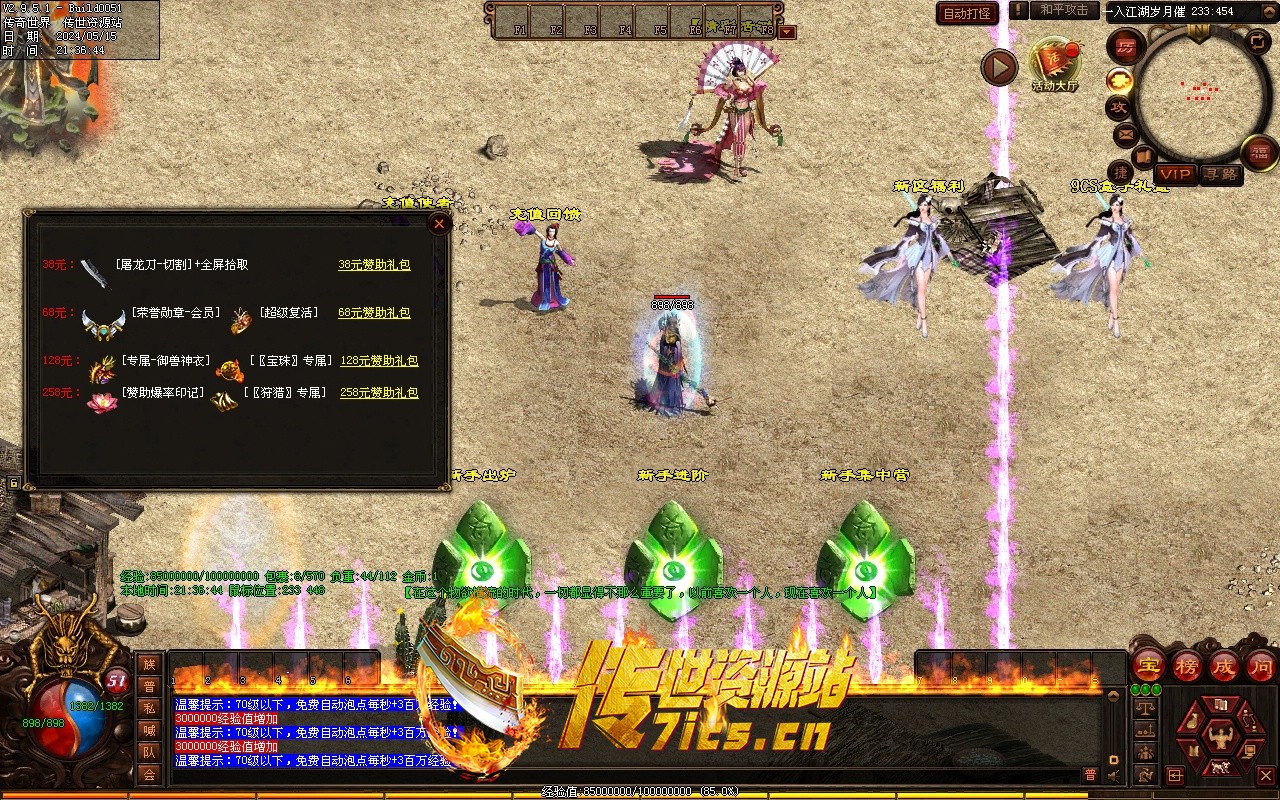Choose the 68元赞助礼包 link
This screenshot has width=1280, height=800.
(x=374, y=313)
